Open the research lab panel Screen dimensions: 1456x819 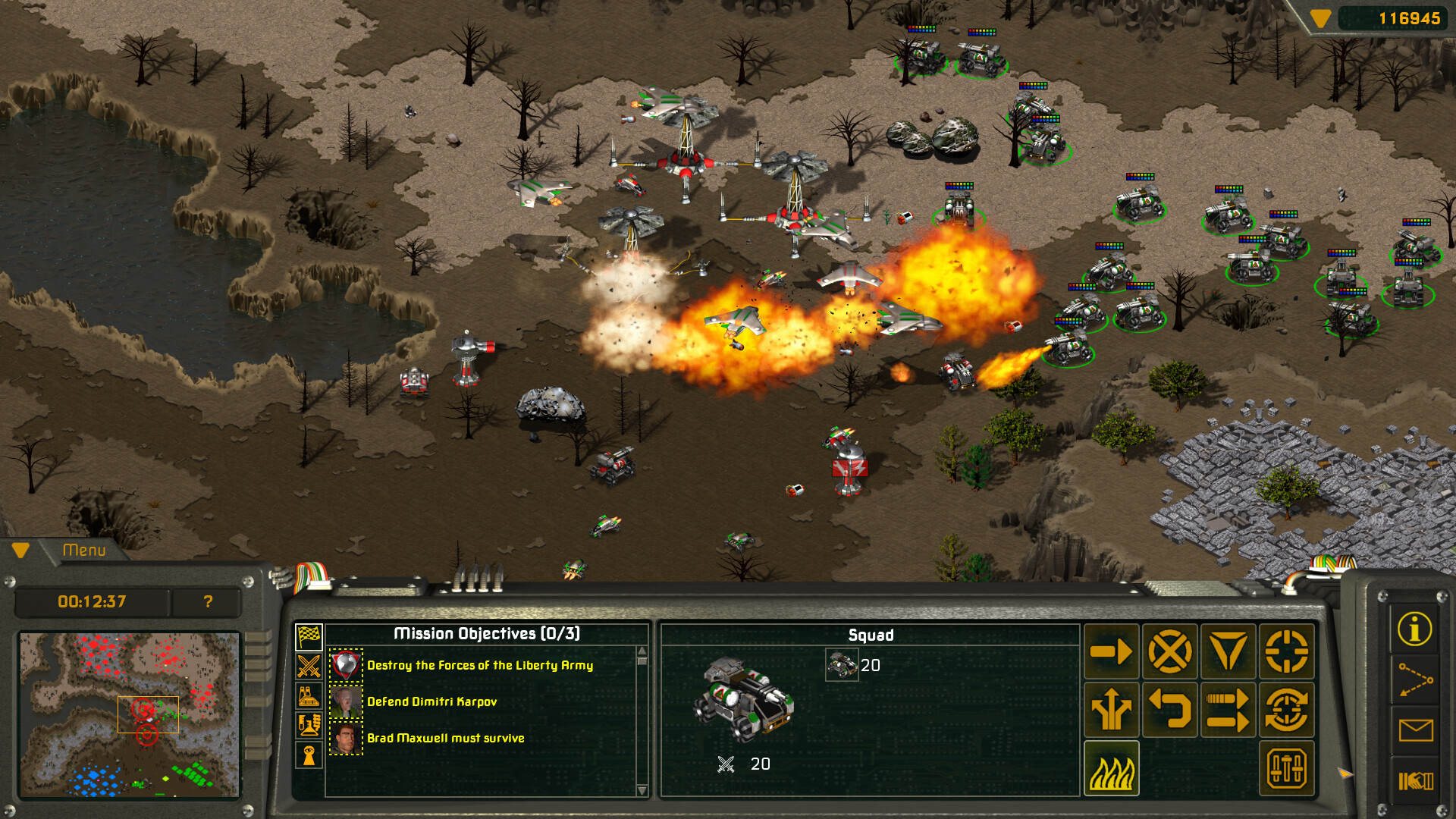309,724
